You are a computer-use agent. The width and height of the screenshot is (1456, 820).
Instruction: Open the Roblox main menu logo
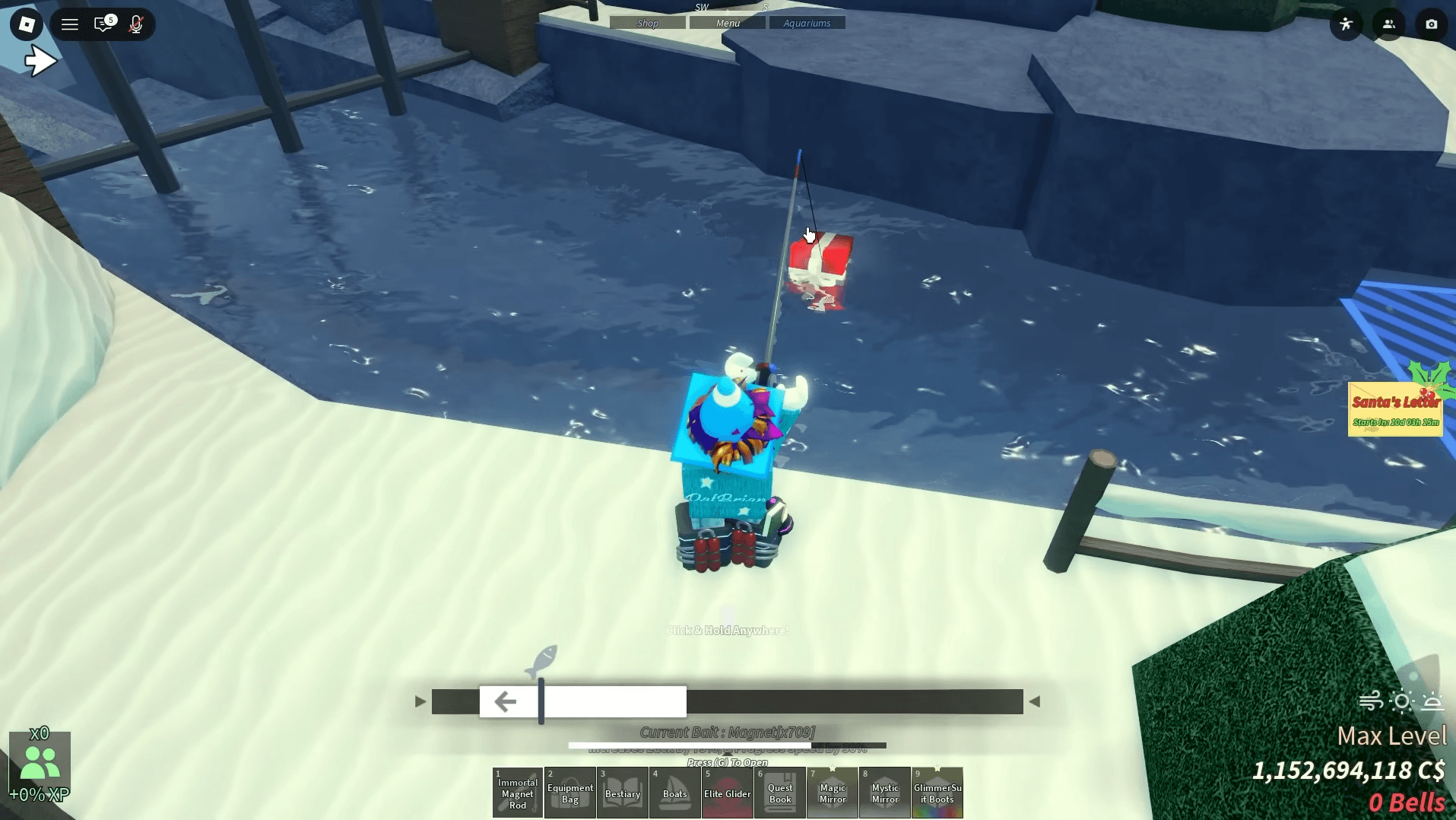coord(27,24)
